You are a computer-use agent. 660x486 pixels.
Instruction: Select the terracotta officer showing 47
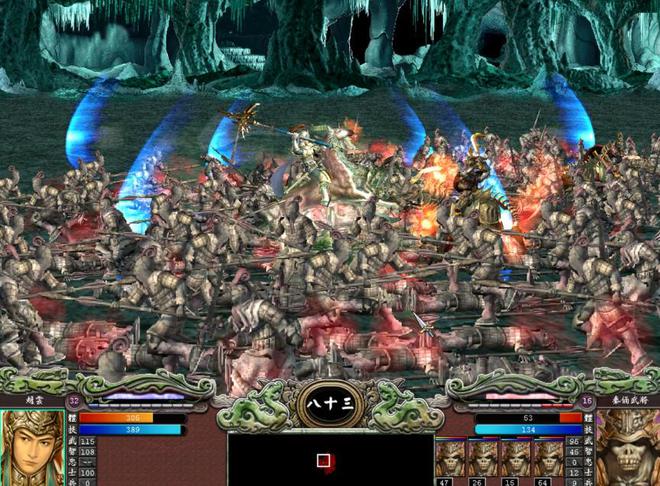pyautogui.click(x=452, y=460)
